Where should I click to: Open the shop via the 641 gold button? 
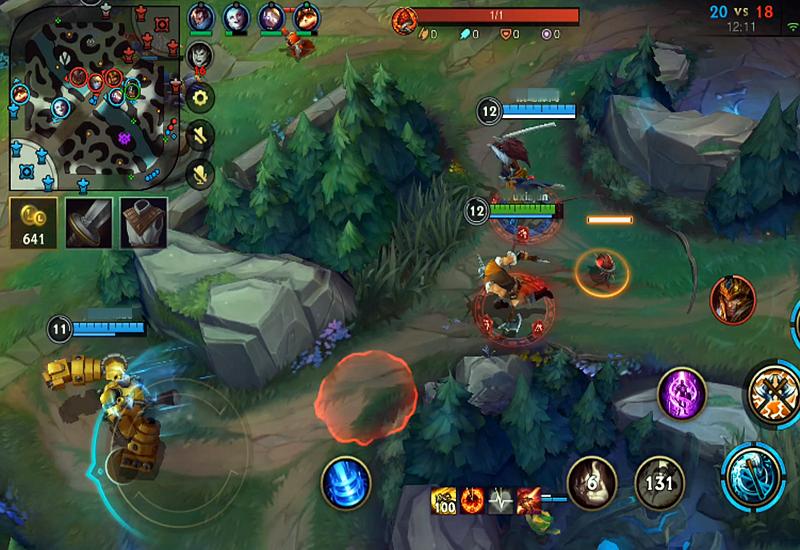(33, 222)
